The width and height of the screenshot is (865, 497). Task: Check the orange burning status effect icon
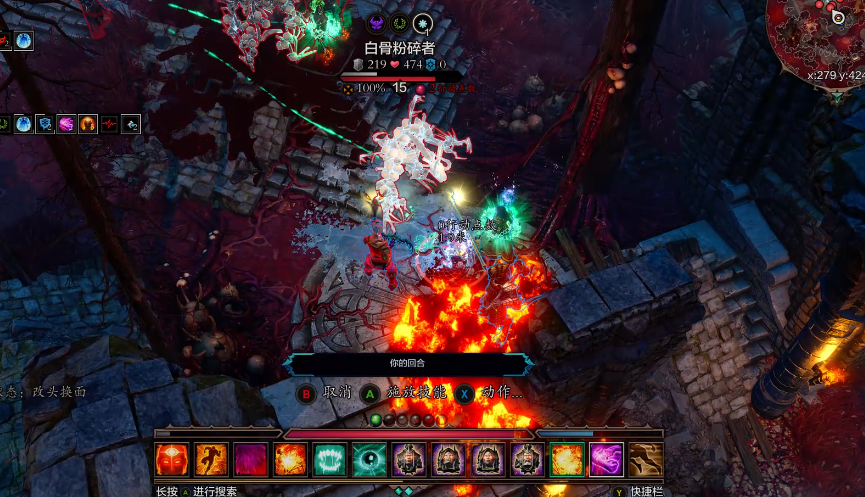point(88,125)
